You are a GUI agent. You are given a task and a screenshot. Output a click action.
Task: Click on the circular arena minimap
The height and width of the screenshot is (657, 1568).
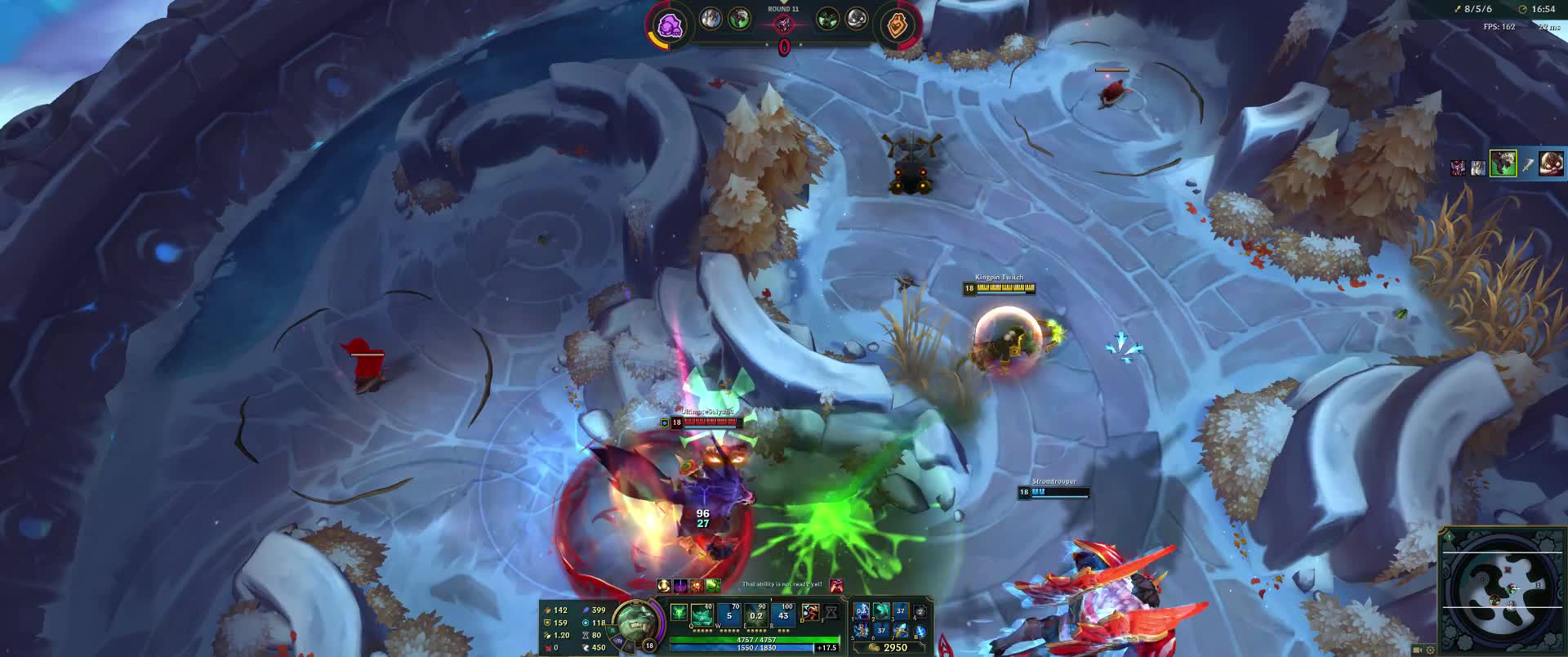coord(1501,590)
